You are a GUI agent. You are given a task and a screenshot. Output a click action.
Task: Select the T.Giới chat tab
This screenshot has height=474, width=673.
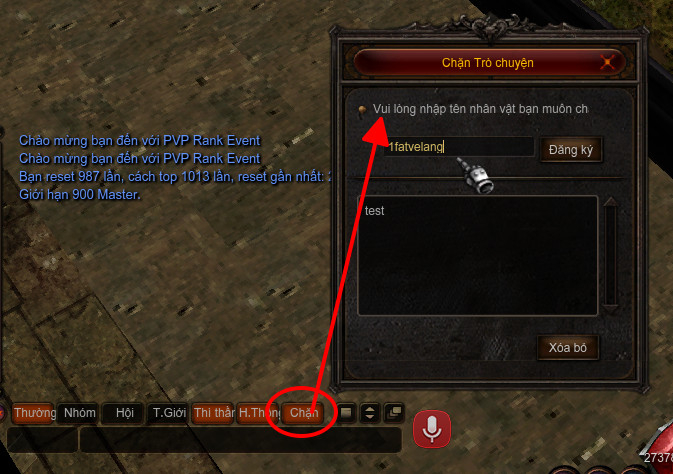point(169,413)
